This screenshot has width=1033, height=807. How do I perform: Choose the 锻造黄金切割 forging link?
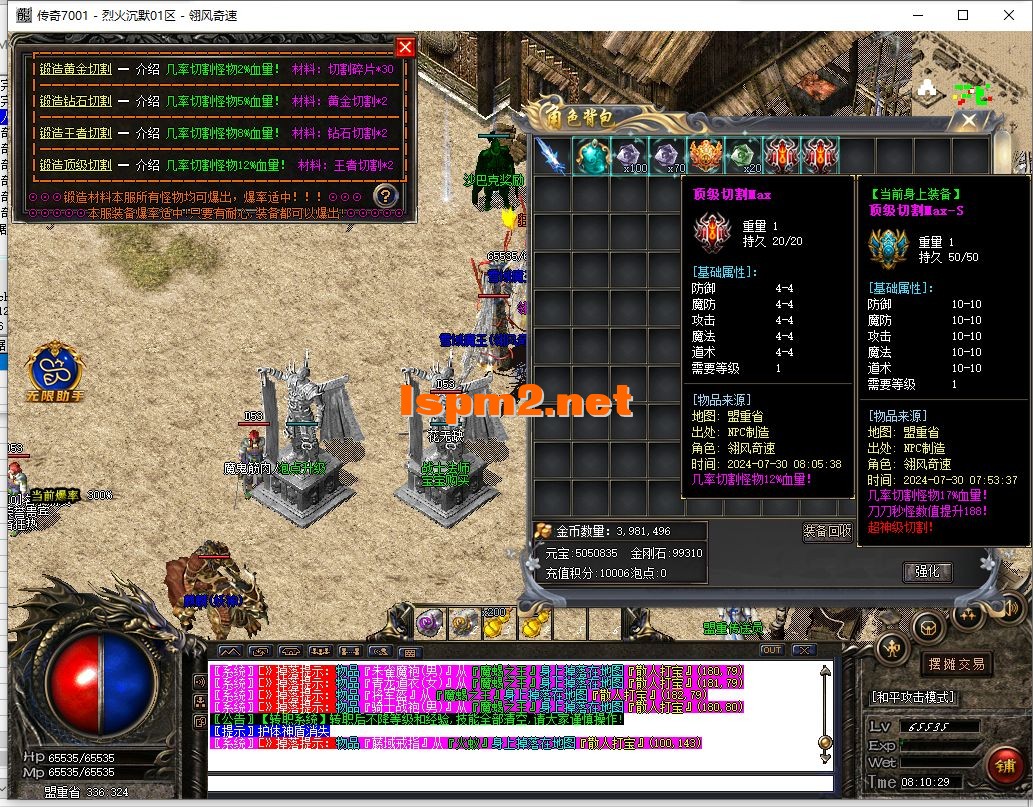(x=75, y=69)
